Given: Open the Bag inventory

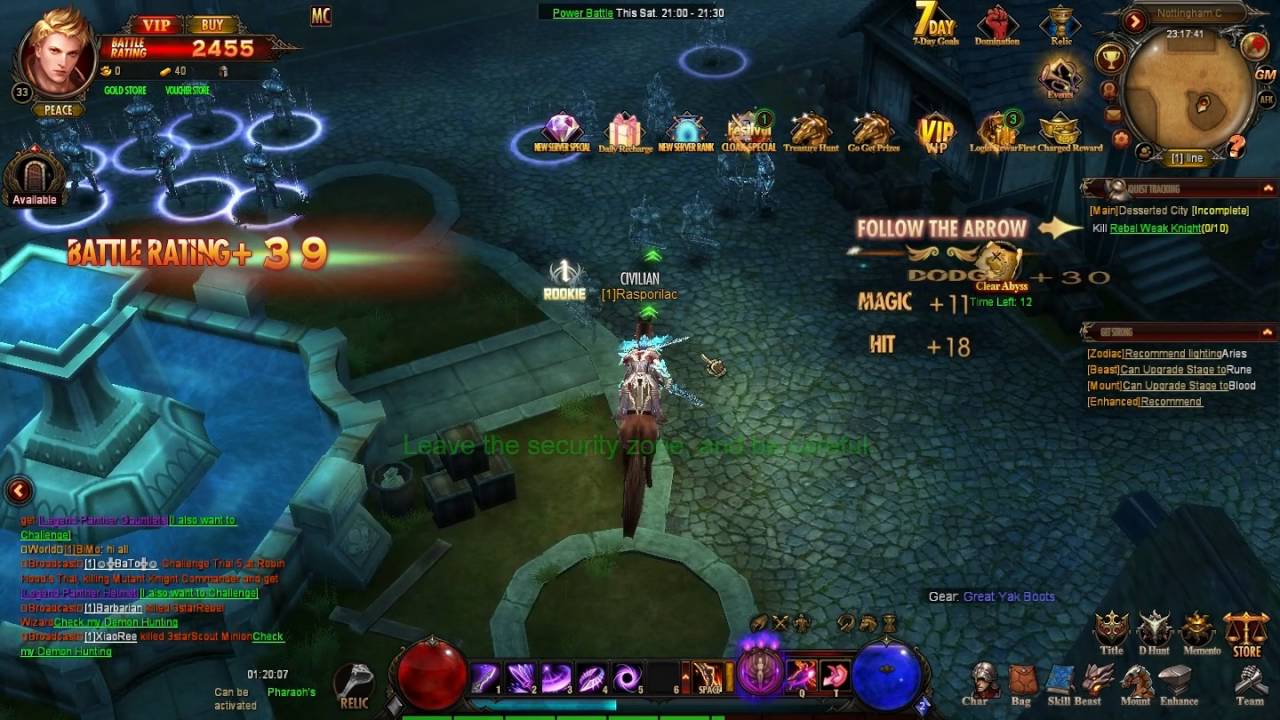Looking at the screenshot, I should [x=1020, y=683].
